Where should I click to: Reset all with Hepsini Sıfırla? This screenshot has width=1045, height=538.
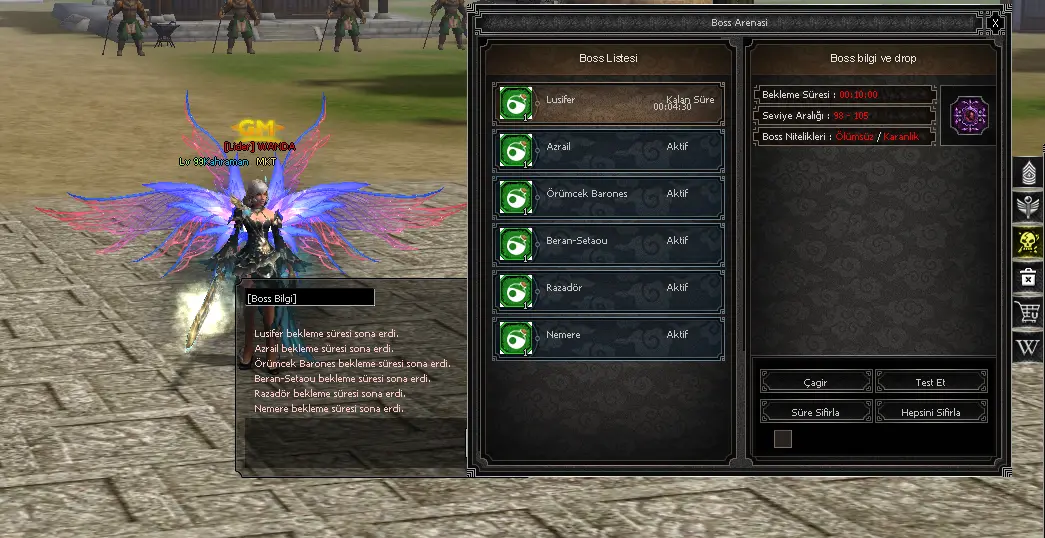pyautogui.click(x=931, y=412)
